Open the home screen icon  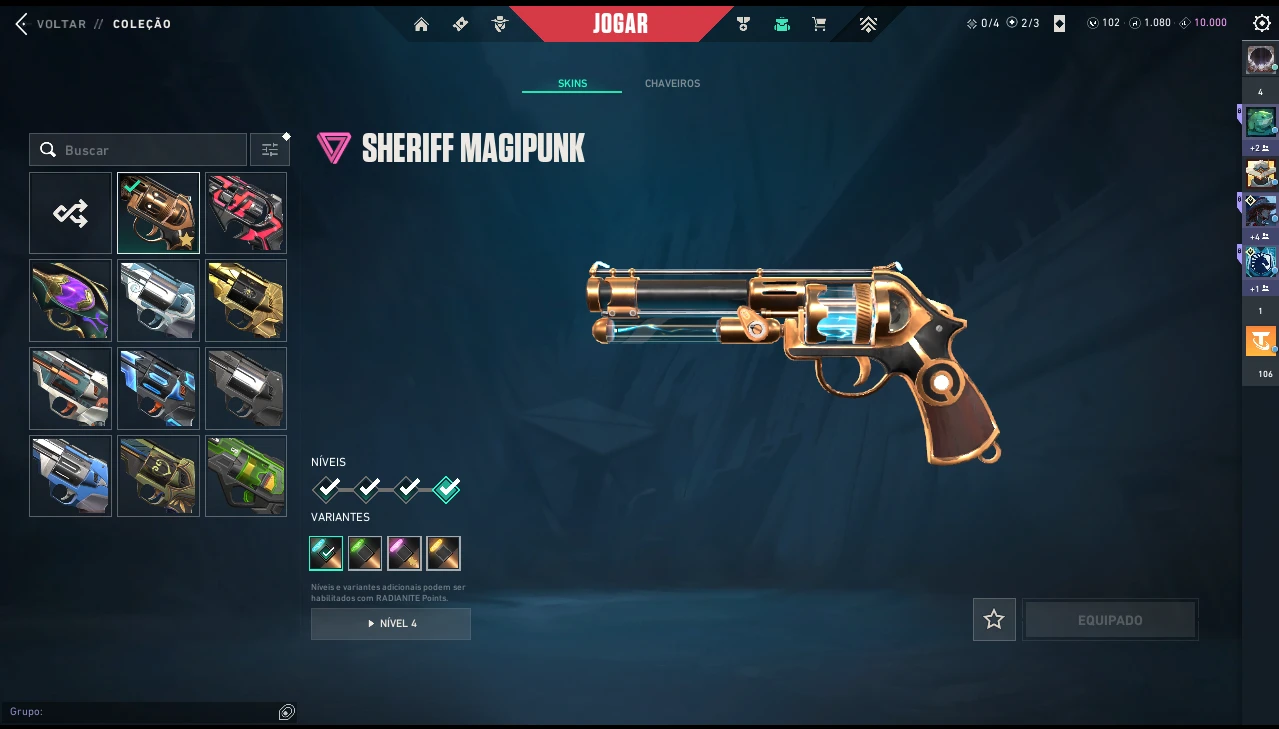point(421,24)
